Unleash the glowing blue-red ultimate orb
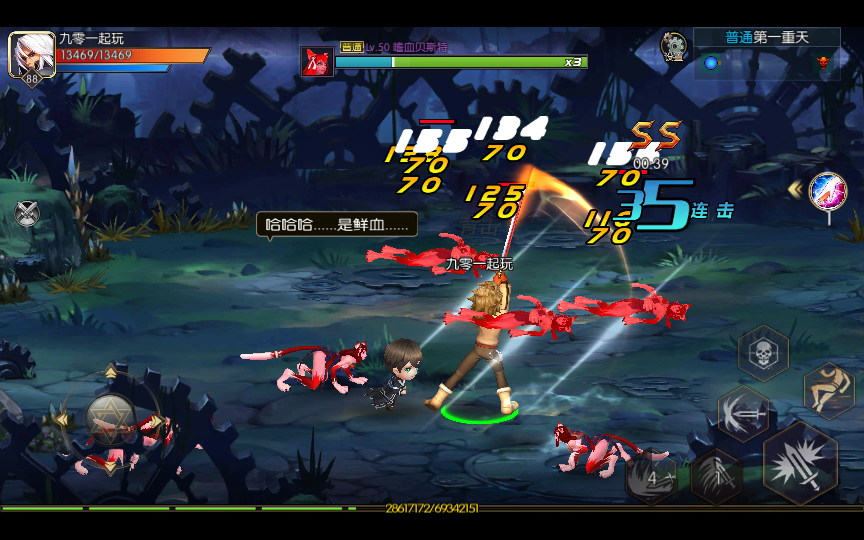Screen dimensions: 864x540 click(x=828, y=190)
